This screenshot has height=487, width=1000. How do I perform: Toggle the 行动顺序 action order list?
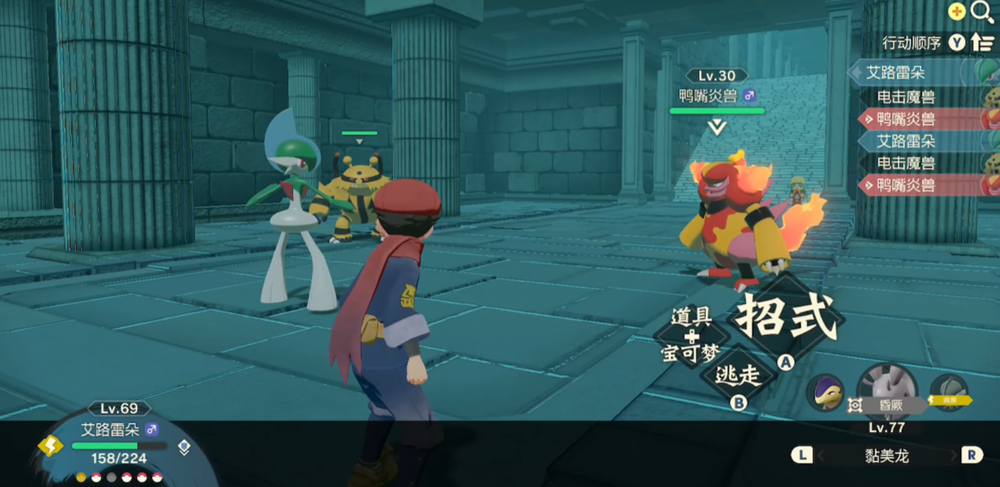pos(938,42)
